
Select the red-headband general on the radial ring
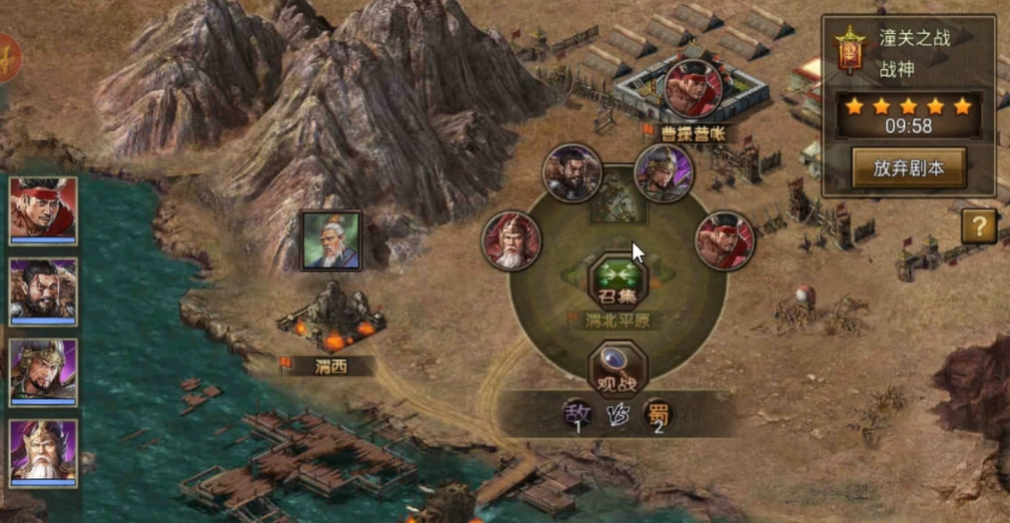(x=725, y=241)
